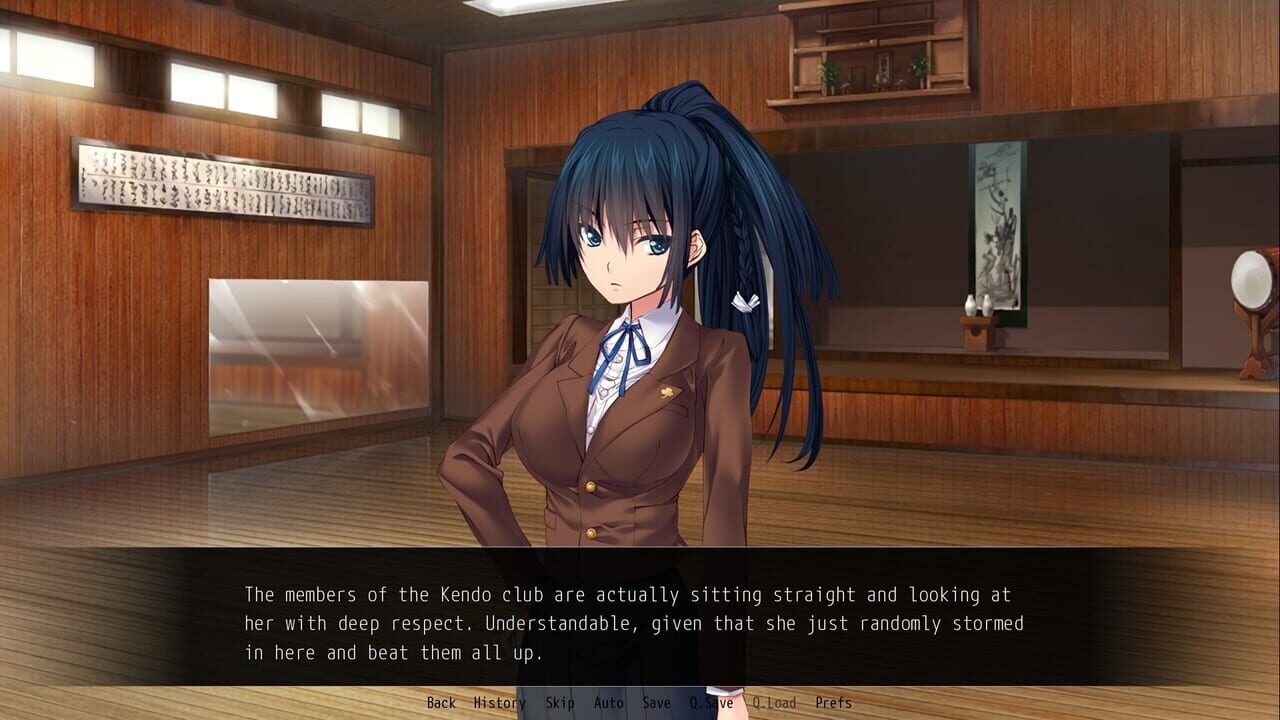Toggle Skip mode to fast-forward text
The width and height of the screenshot is (1280, 720).
[x=560, y=703]
